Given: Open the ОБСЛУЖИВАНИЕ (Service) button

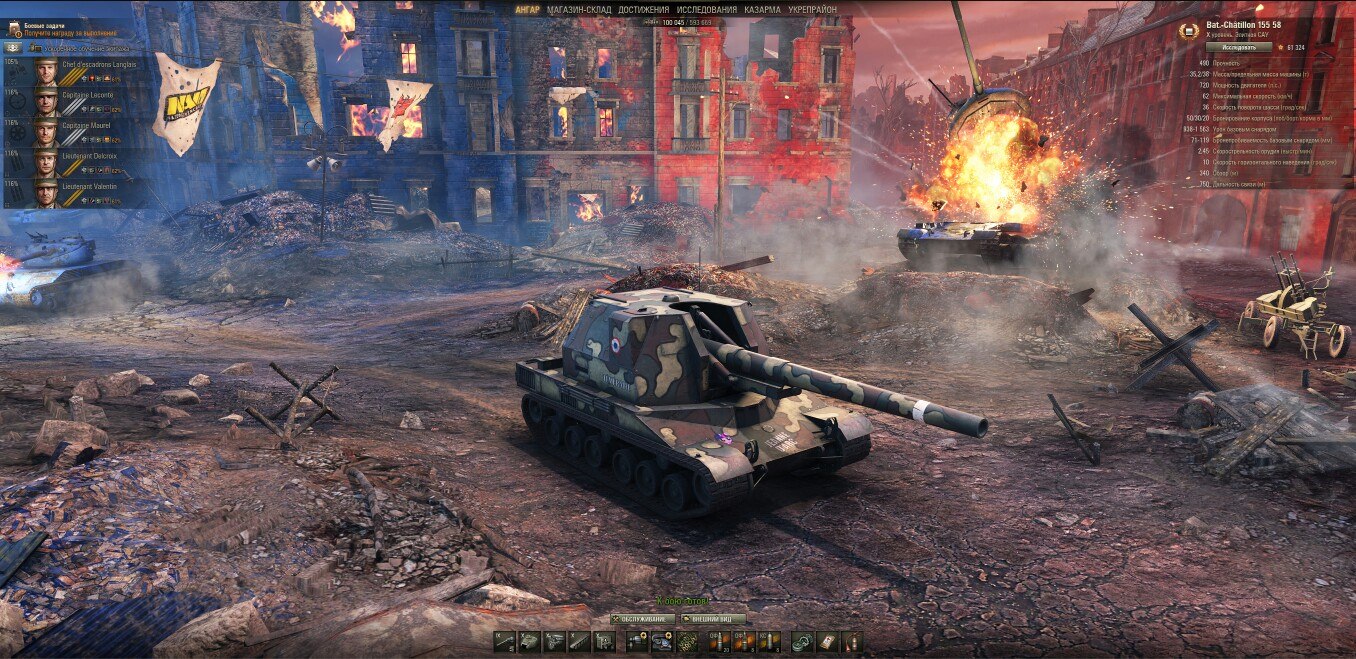Looking at the screenshot, I should tap(645, 618).
